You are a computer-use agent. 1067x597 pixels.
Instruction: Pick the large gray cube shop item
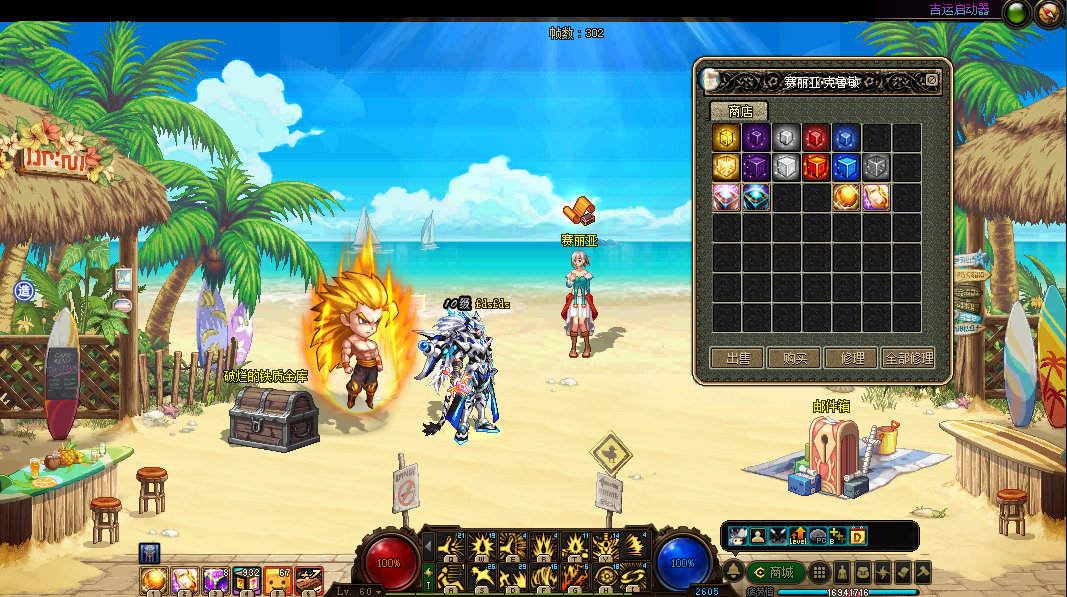click(786, 167)
